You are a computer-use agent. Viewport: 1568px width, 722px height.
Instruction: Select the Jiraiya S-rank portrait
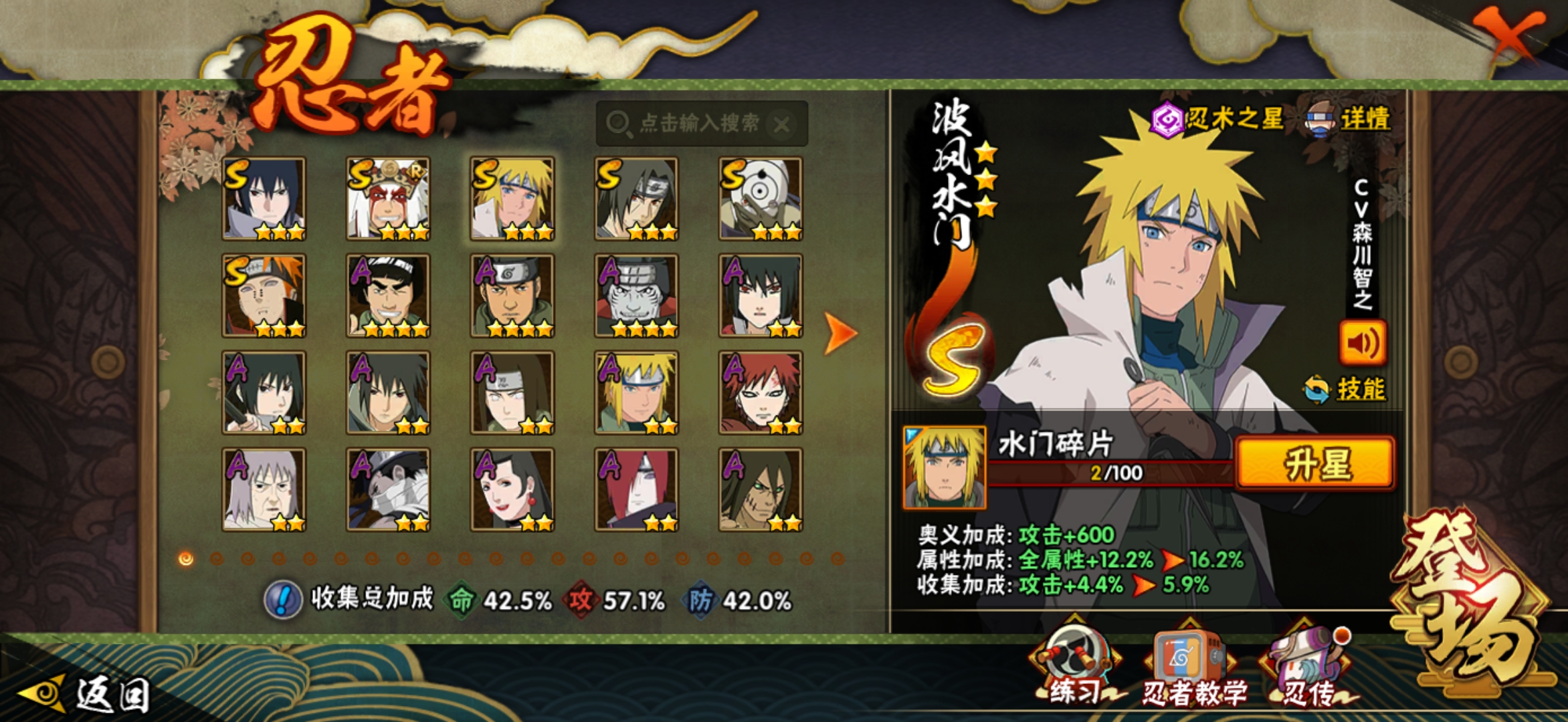tap(388, 199)
